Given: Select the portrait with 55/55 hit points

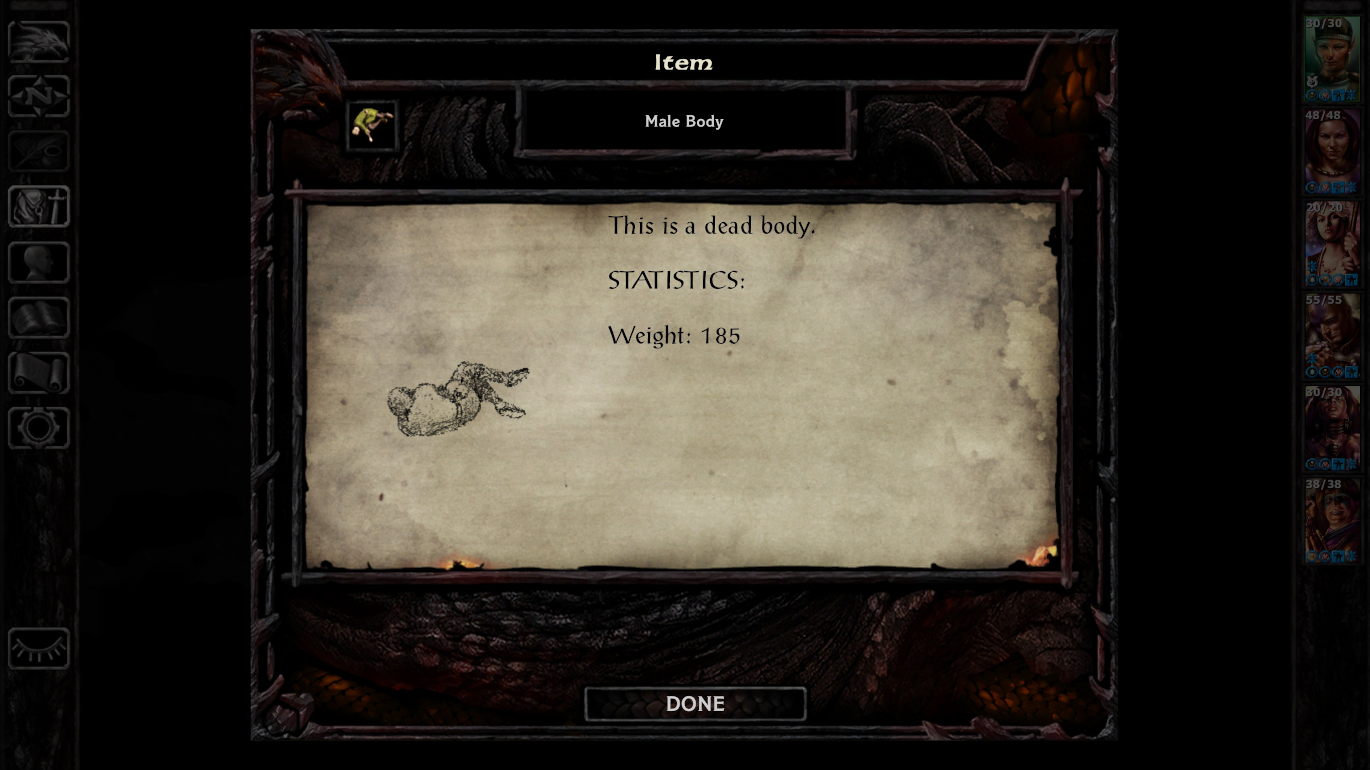Looking at the screenshot, I should point(1331,336).
